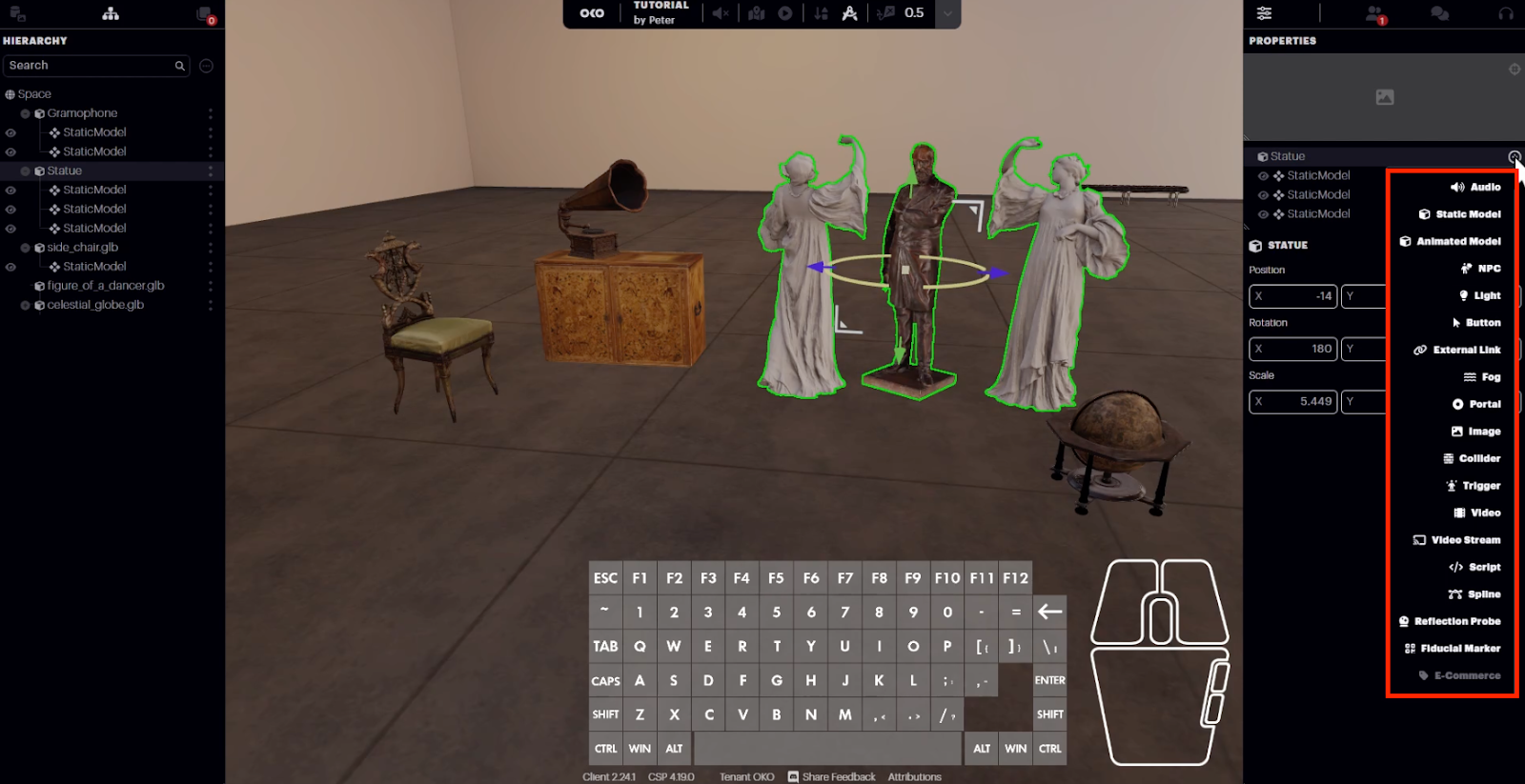
Task: Click the play button in top toolbar
Action: (784, 13)
